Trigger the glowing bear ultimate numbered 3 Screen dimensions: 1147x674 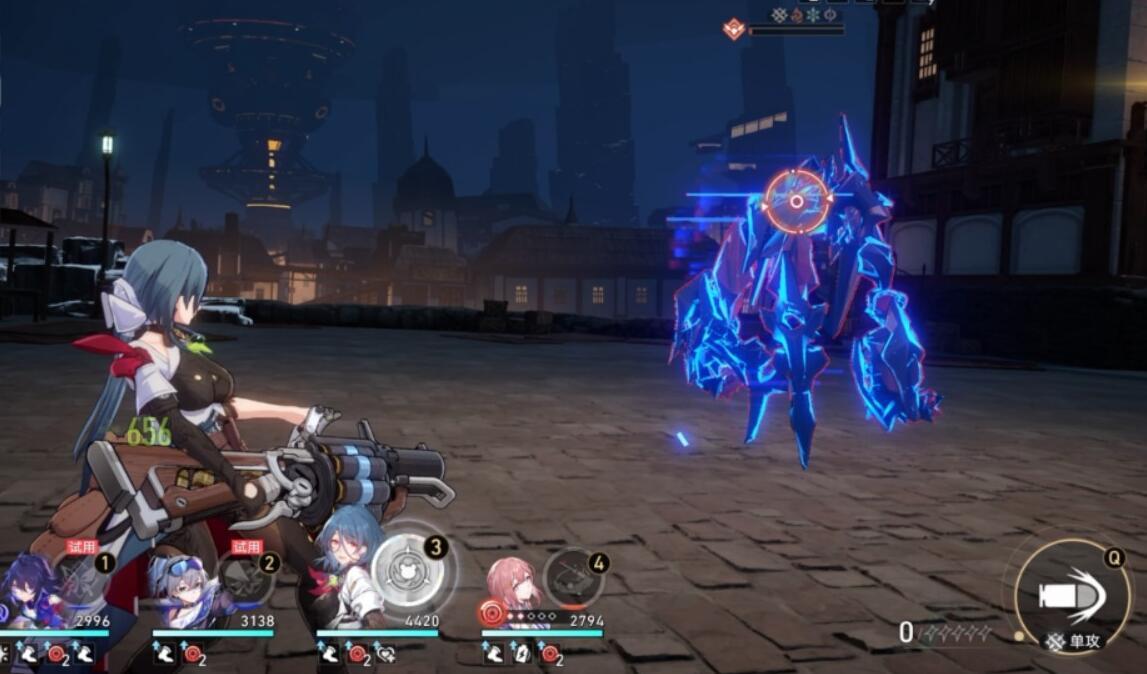point(412,573)
